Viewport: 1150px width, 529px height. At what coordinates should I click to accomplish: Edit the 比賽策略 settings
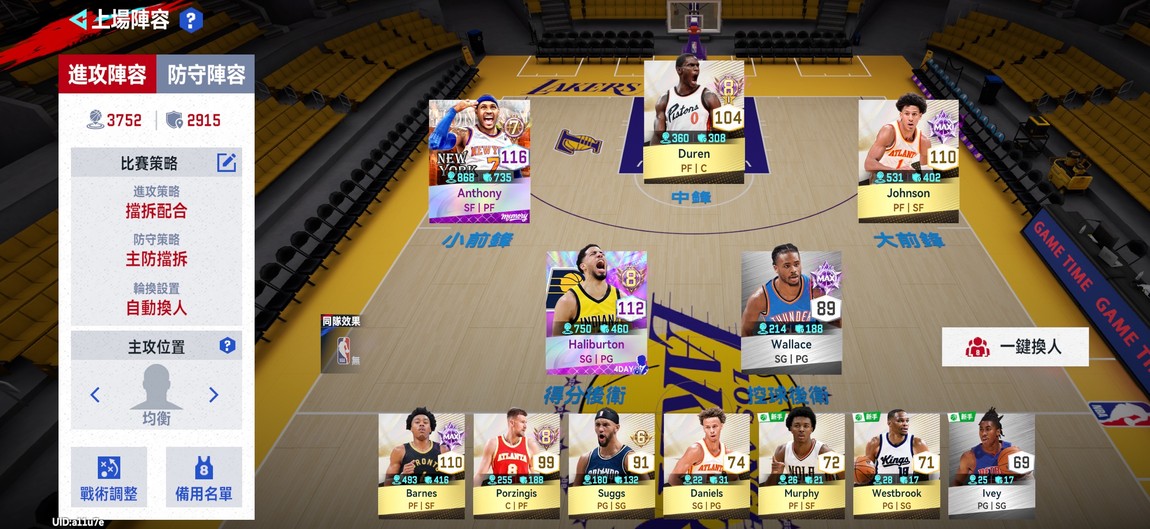tap(227, 163)
